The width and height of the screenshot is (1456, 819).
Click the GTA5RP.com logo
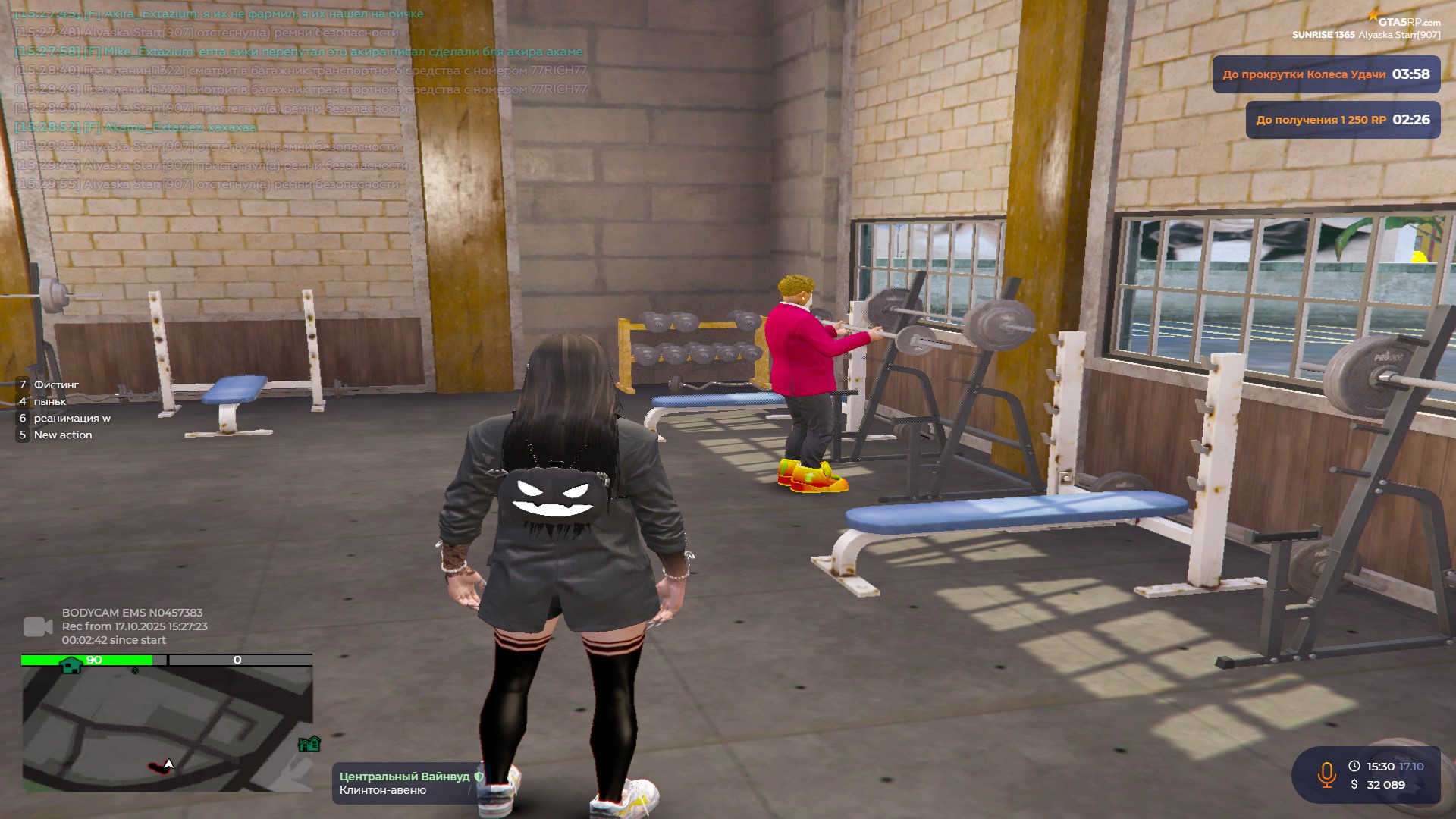pyautogui.click(x=1407, y=21)
